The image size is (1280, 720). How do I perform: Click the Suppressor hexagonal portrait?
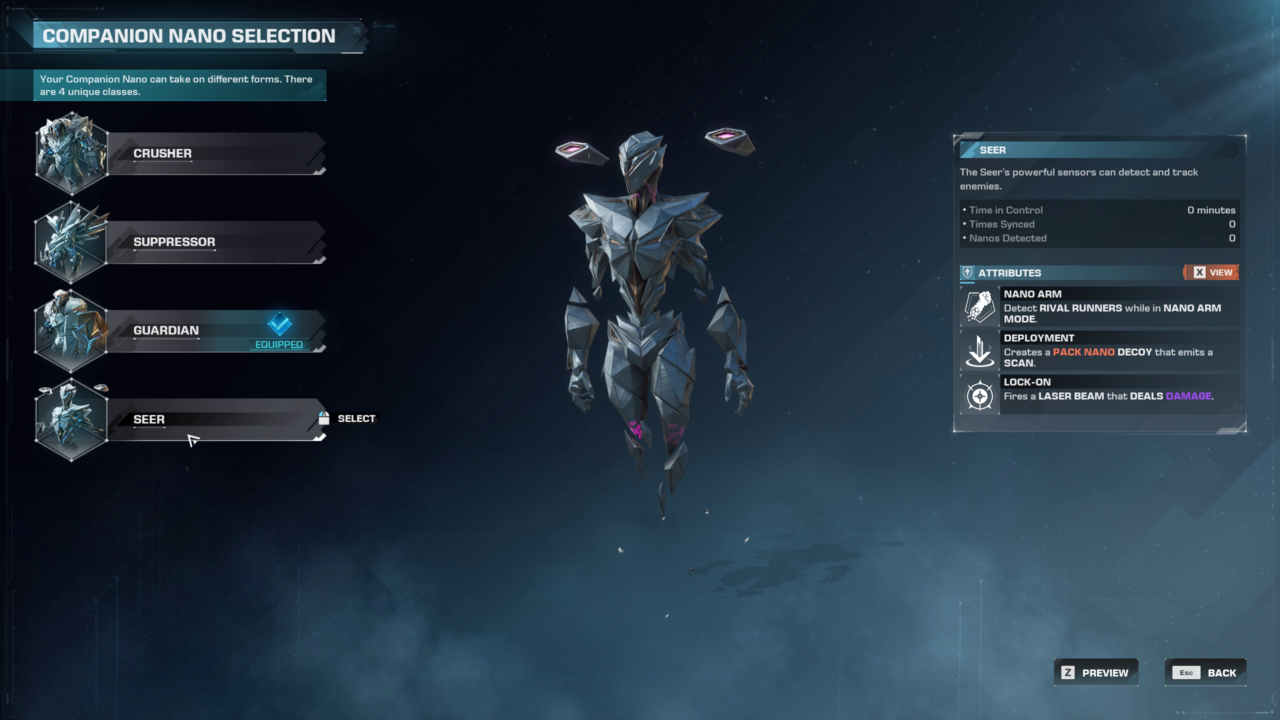pos(71,241)
